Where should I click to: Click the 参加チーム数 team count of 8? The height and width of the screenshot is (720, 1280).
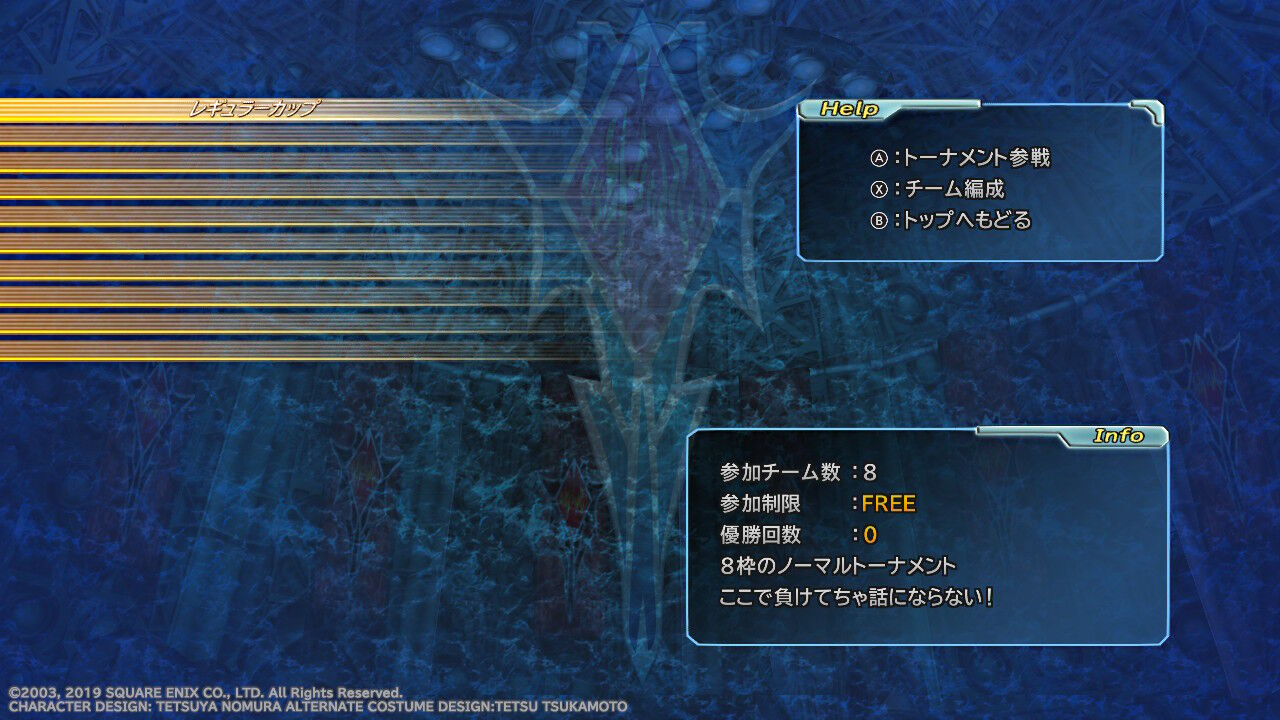[x=800, y=472]
